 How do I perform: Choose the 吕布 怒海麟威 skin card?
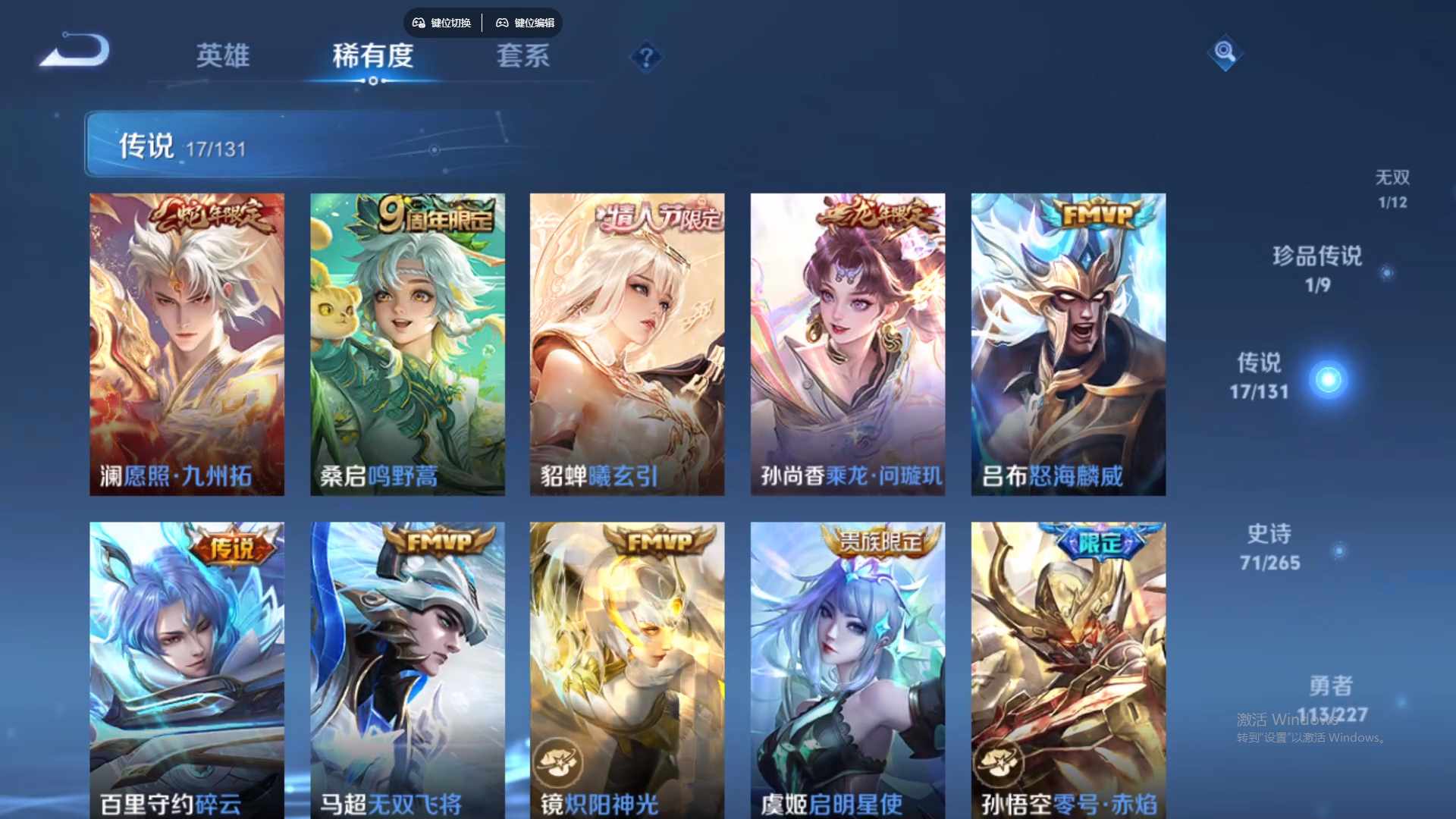point(1068,344)
